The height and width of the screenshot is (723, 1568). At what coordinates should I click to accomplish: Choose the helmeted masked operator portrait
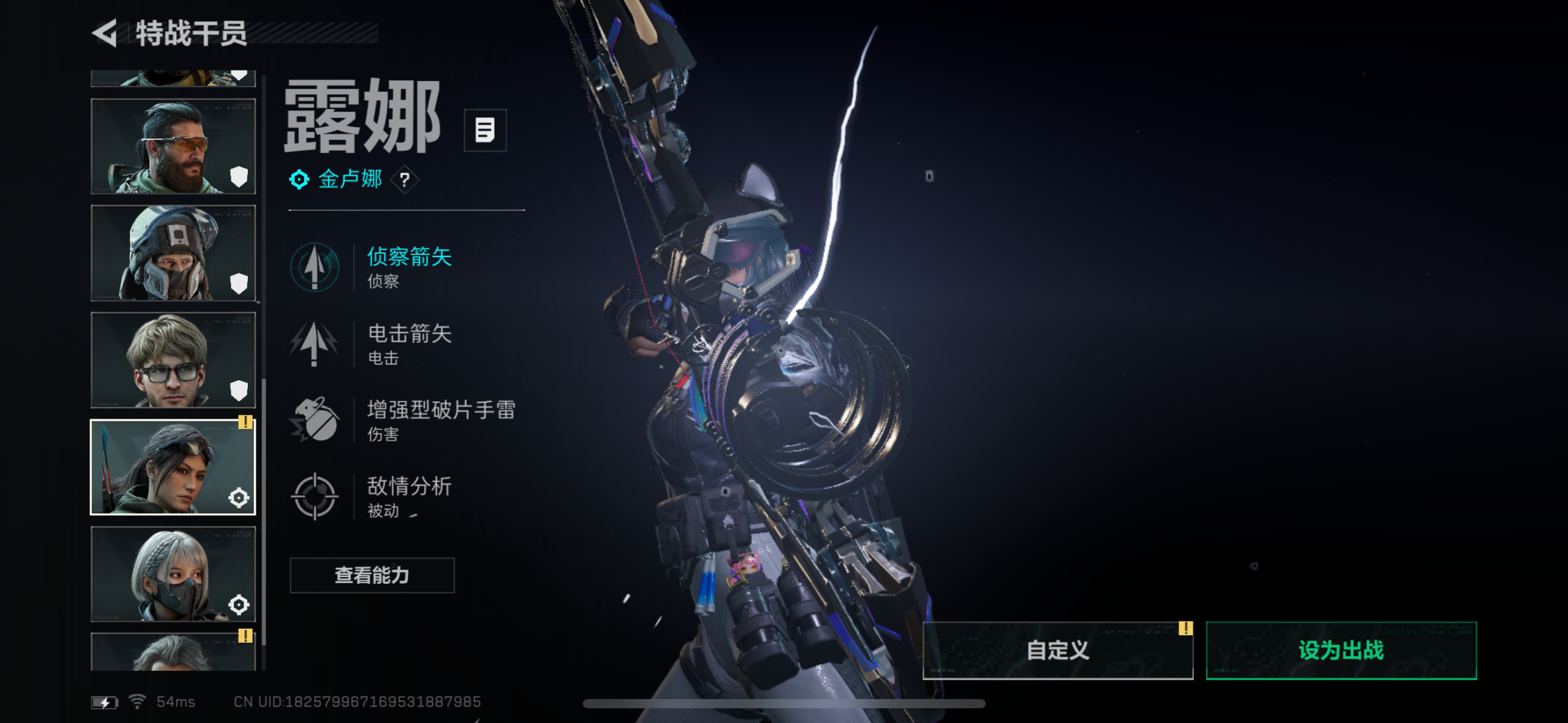[173, 253]
